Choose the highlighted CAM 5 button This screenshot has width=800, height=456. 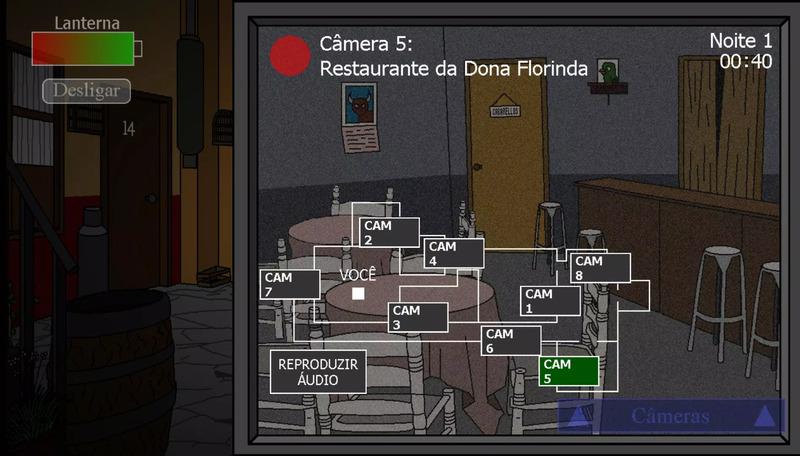coord(568,371)
